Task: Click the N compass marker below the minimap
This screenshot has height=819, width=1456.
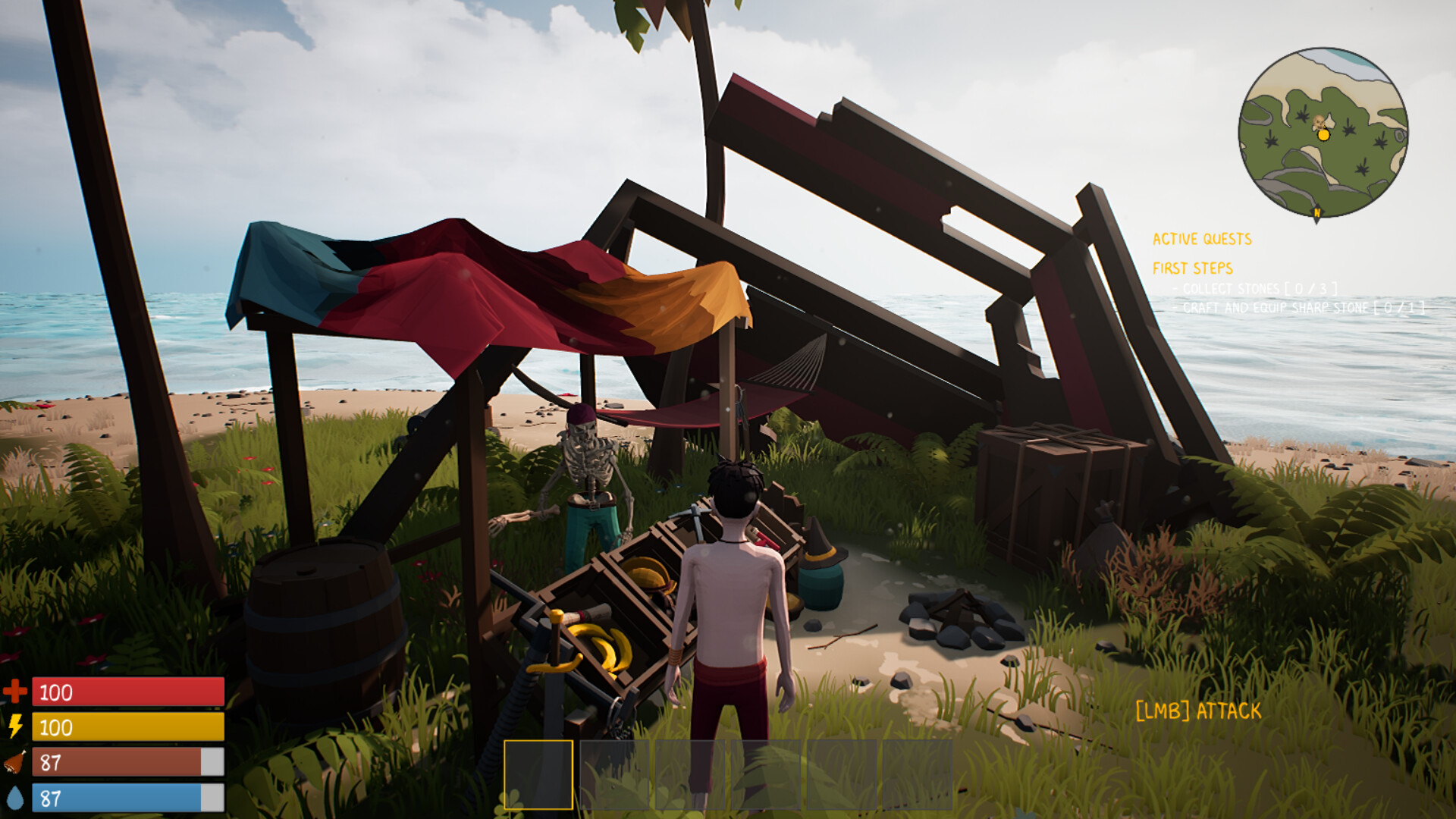Action: [x=1317, y=212]
